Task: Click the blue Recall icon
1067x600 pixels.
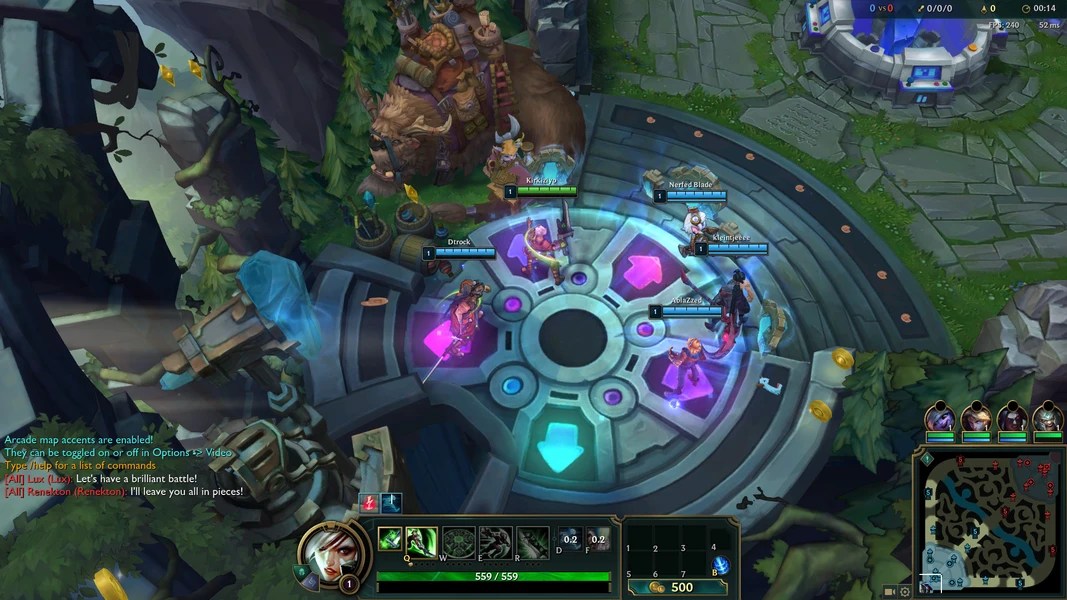Action: 719,566
